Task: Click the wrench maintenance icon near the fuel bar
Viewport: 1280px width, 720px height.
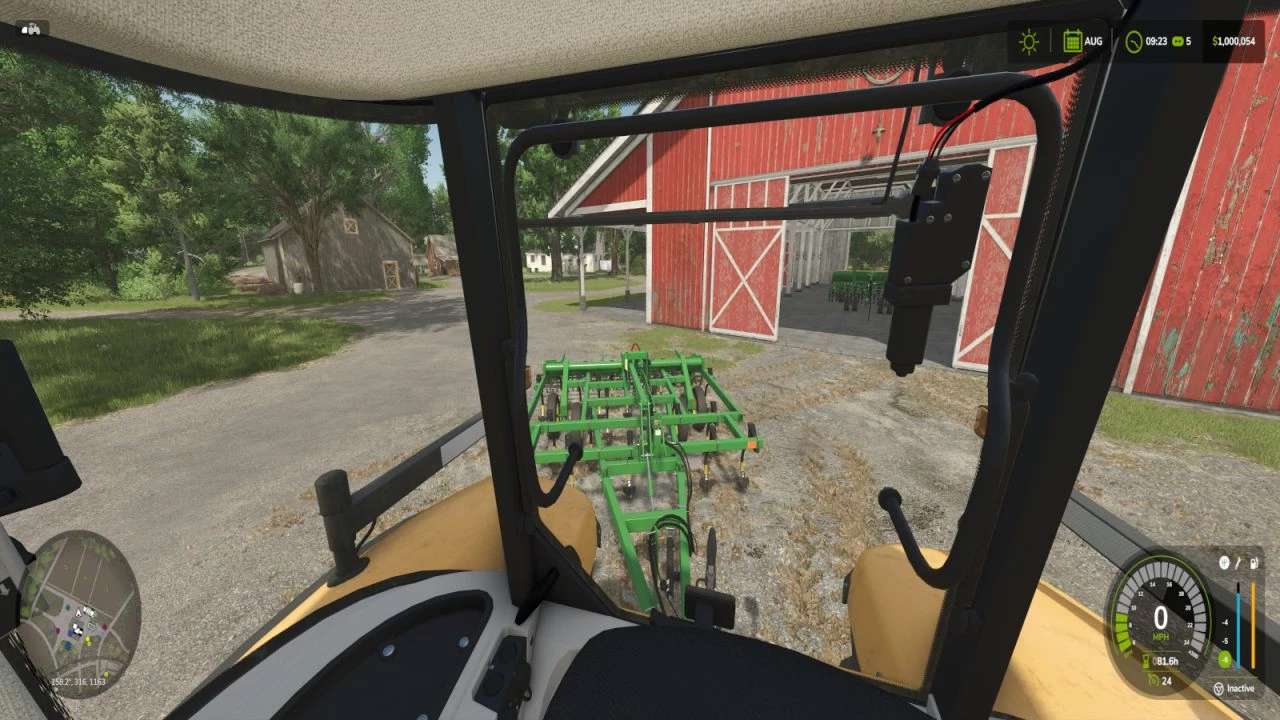Action: pyautogui.click(x=1239, y=563)
